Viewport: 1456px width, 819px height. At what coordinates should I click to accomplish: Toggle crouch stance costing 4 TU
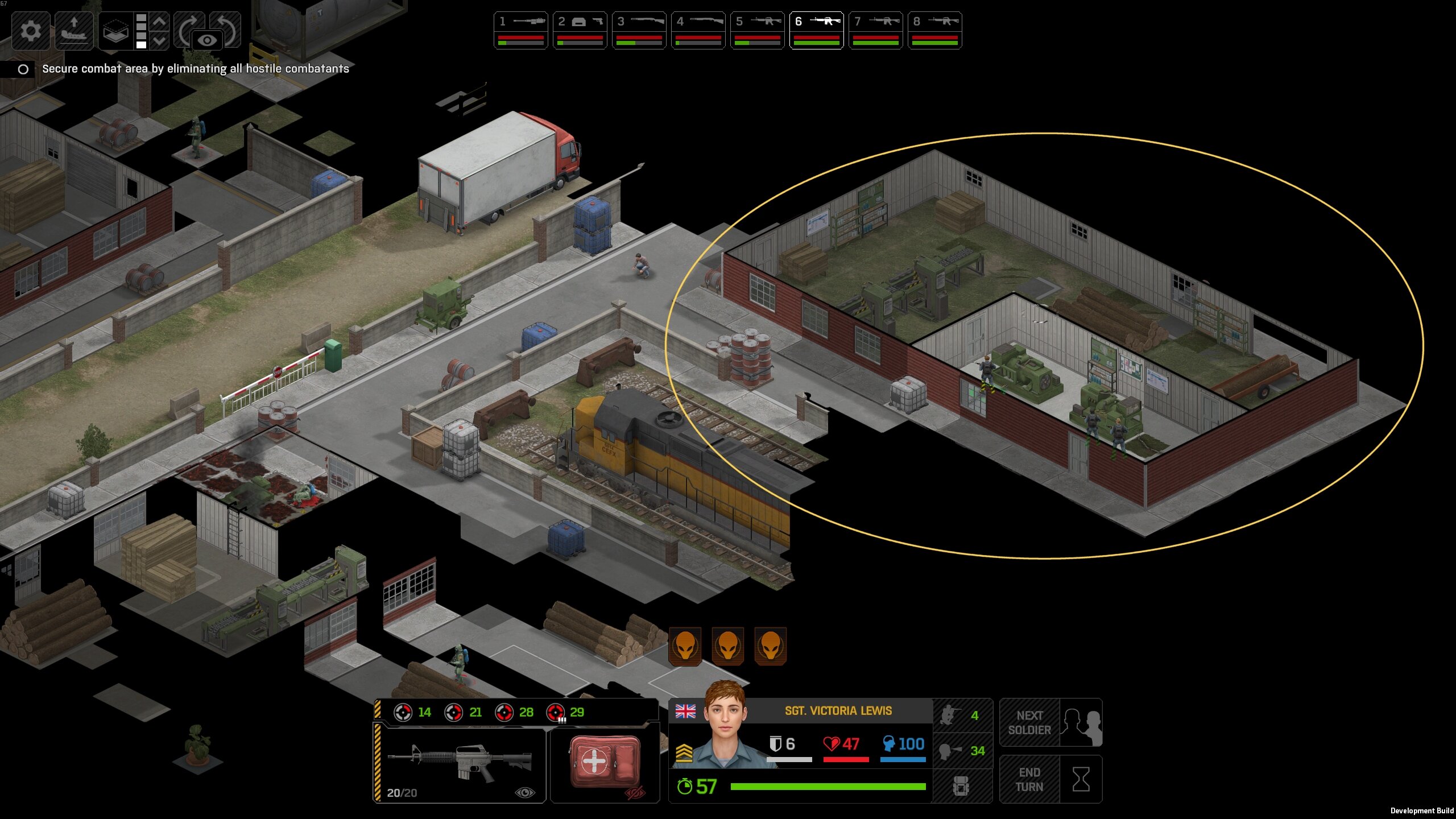pyautogui.click(x=962, y=715)
